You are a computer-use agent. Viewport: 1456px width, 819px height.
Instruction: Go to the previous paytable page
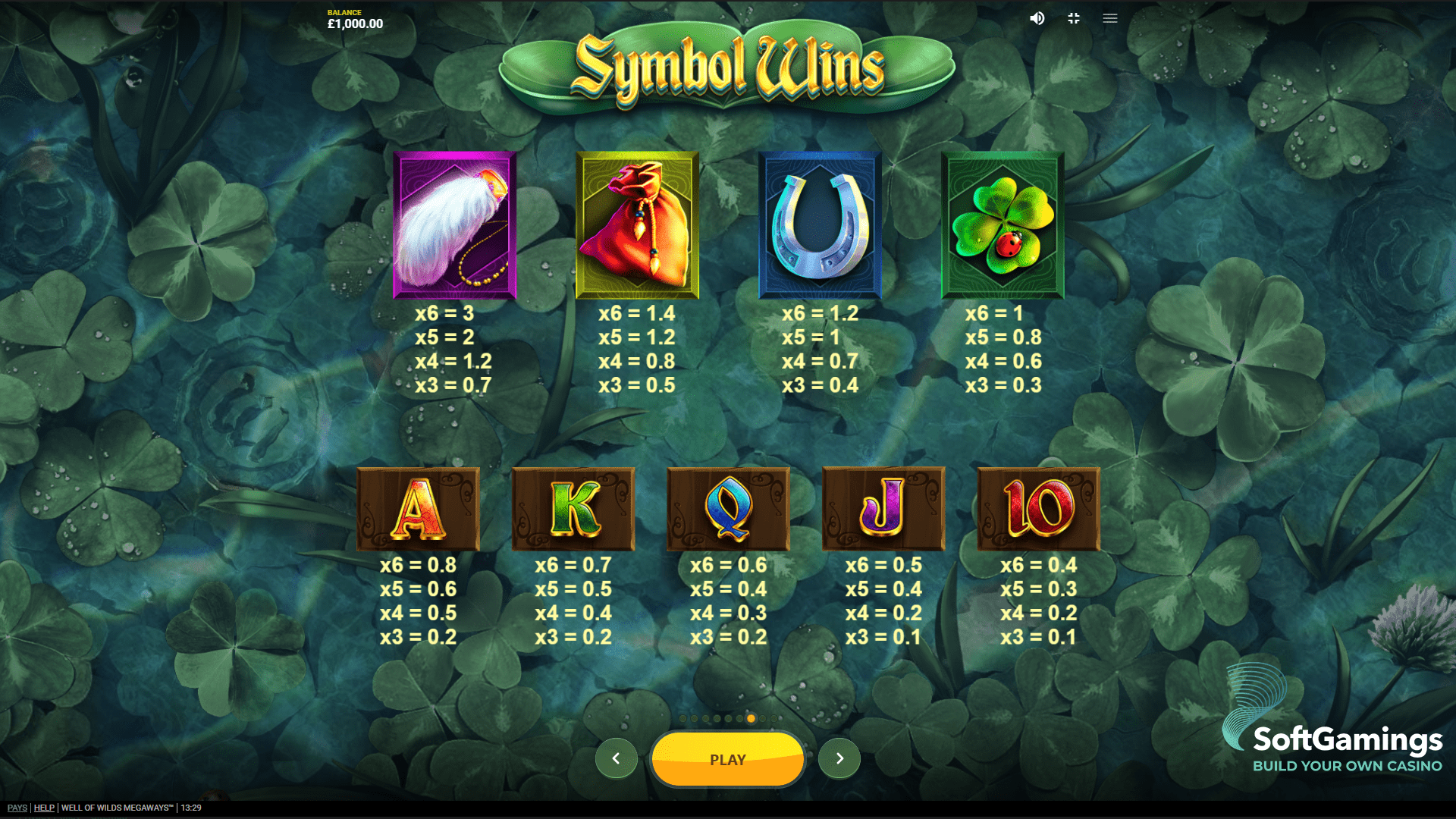[x=616, y=758]
